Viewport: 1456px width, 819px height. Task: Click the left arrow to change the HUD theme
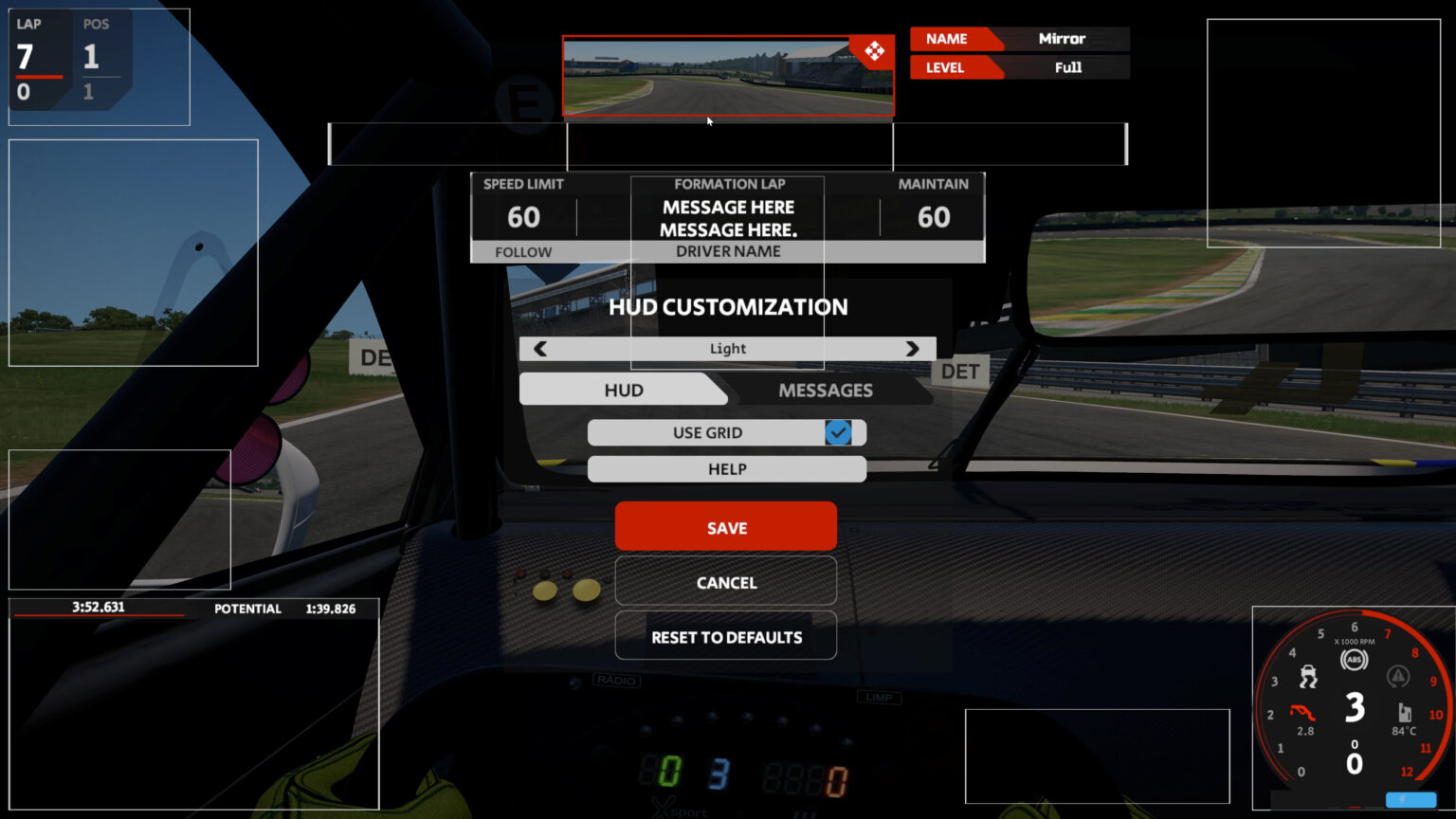coord(540,349)
